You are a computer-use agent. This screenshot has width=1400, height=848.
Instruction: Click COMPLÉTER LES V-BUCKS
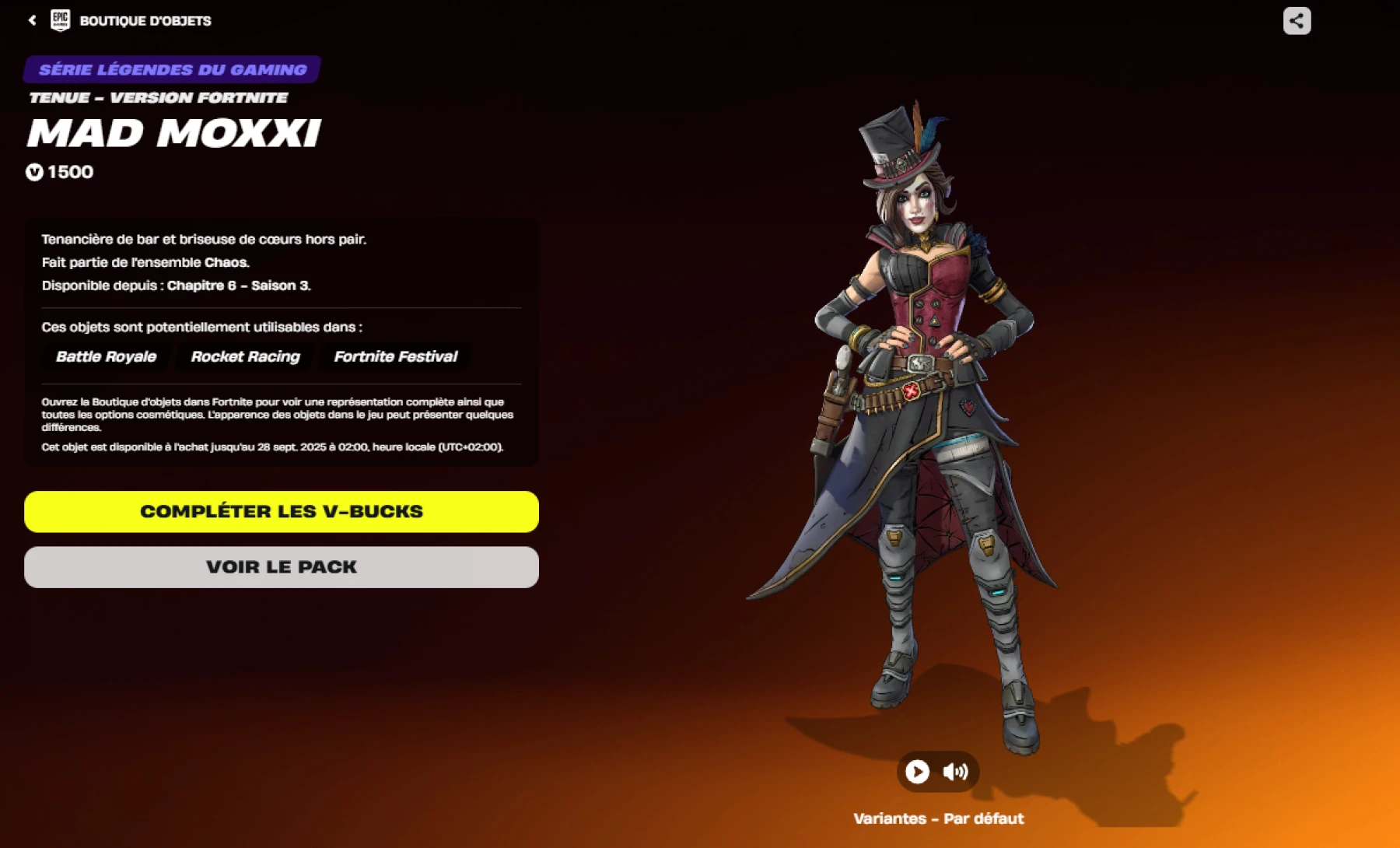281,511
